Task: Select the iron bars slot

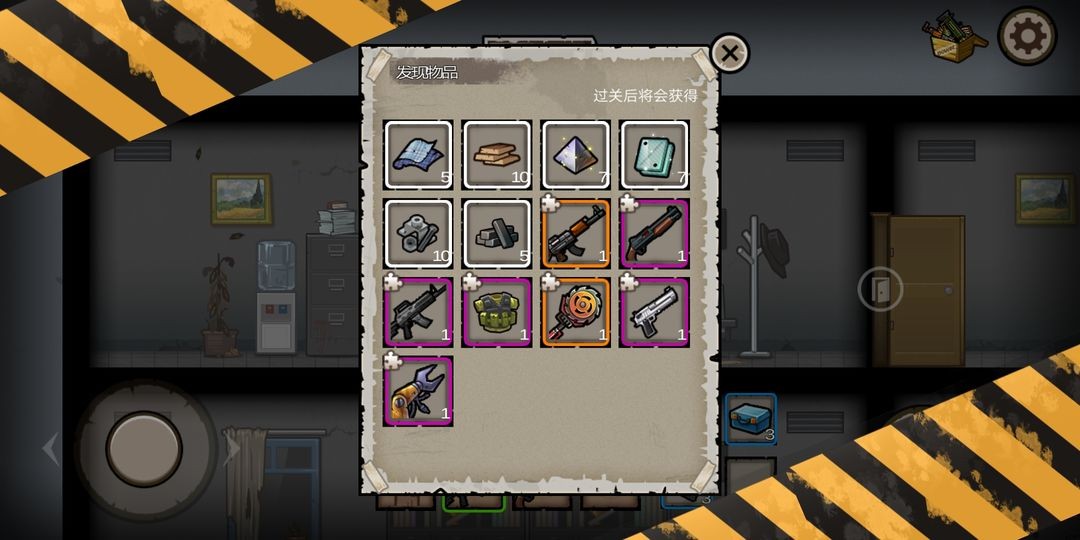Action: [x=497, y=234]
